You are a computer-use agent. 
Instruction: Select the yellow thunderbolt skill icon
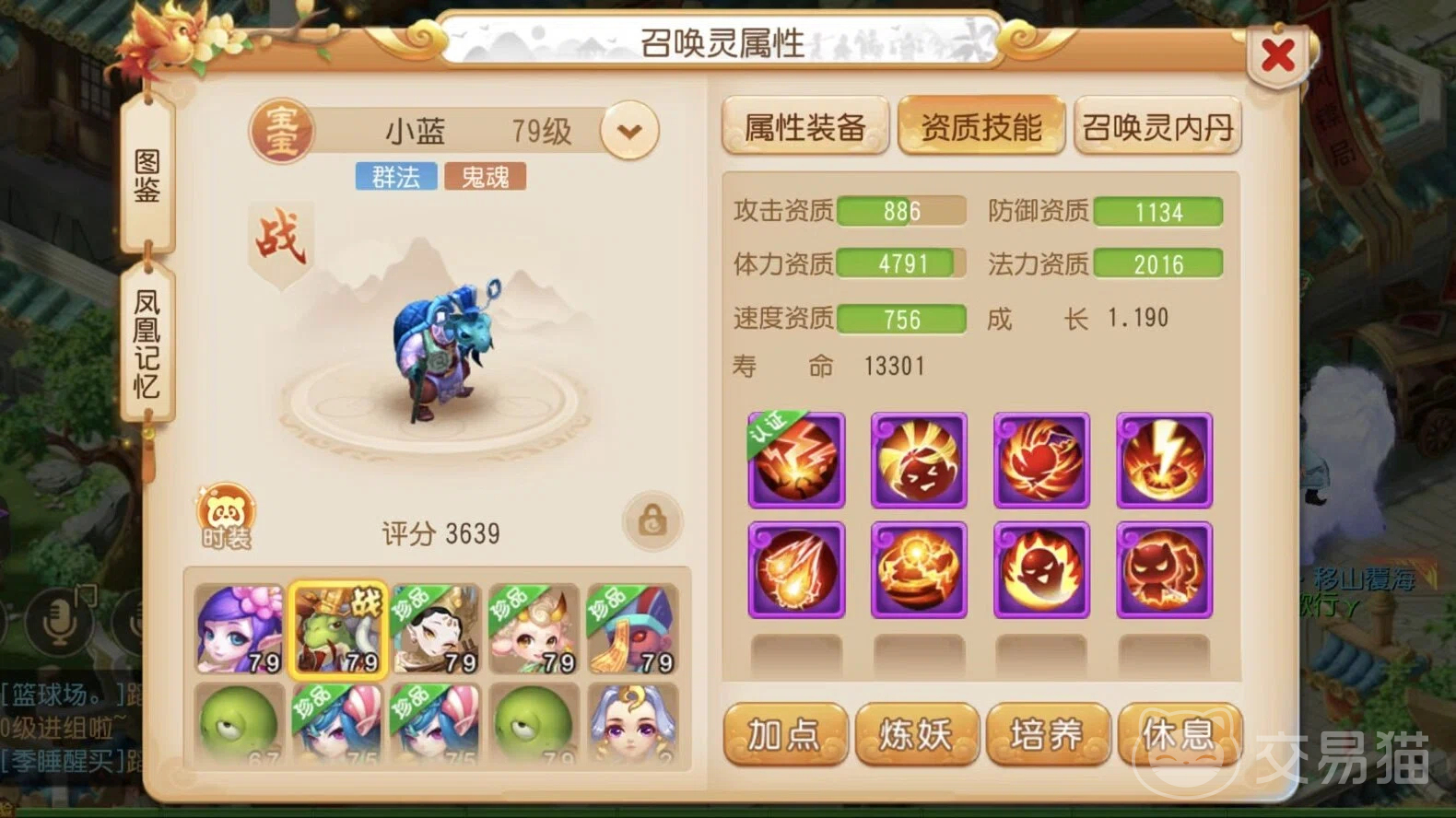pos(1164,458)
